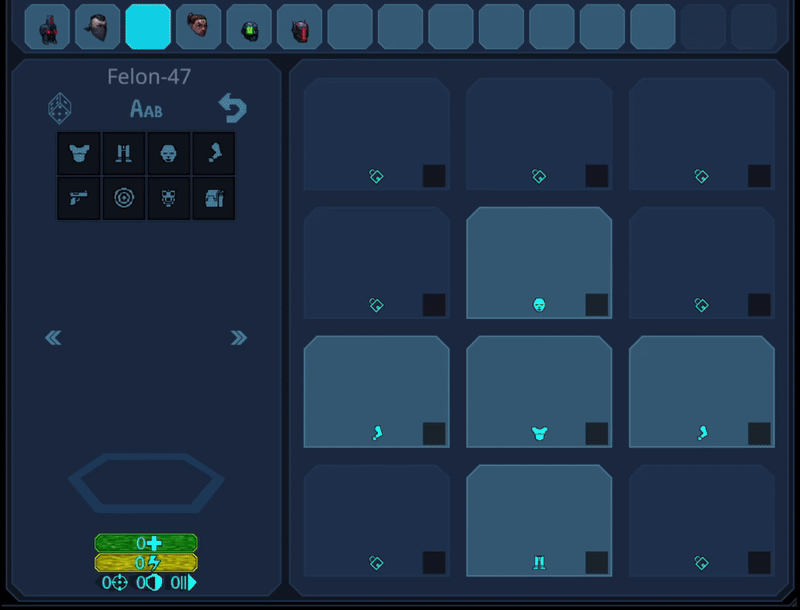Go to next with double right arrows

238,338
